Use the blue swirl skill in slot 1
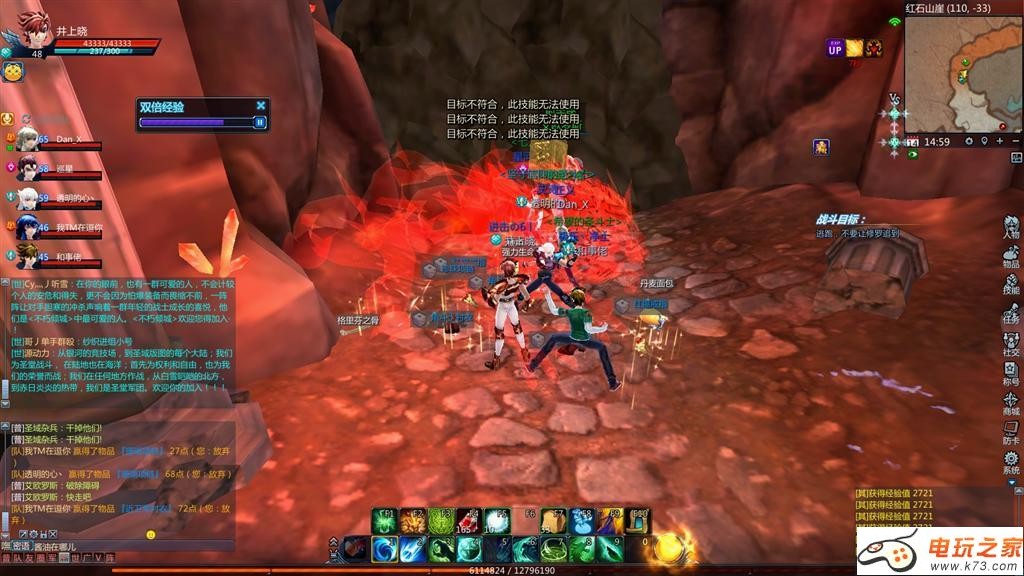The height and width of the screenshot is (576, 1024). coord(385,548)
